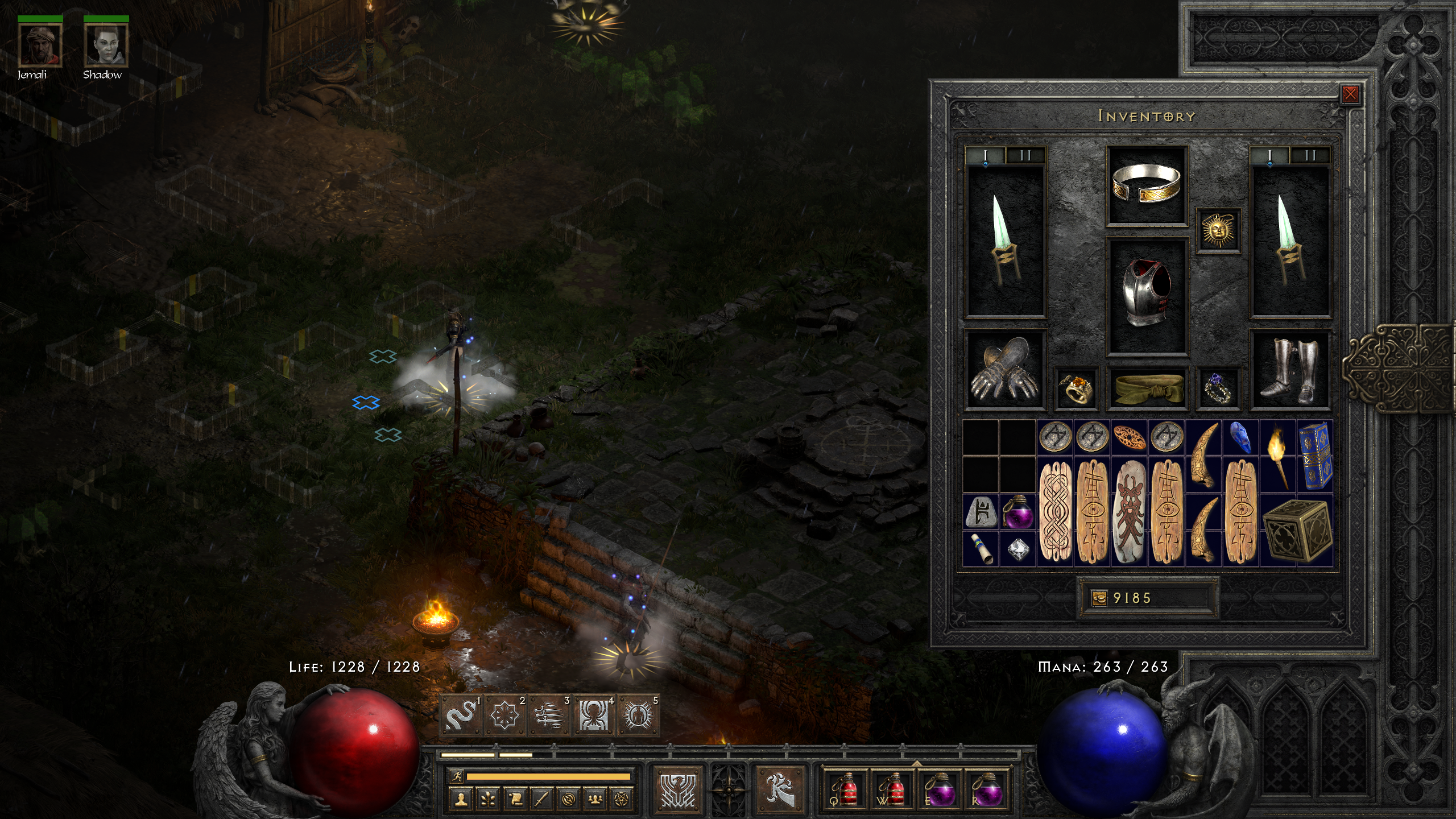
Task: Close the Inventory panel
Action: tap(1350, 94)
